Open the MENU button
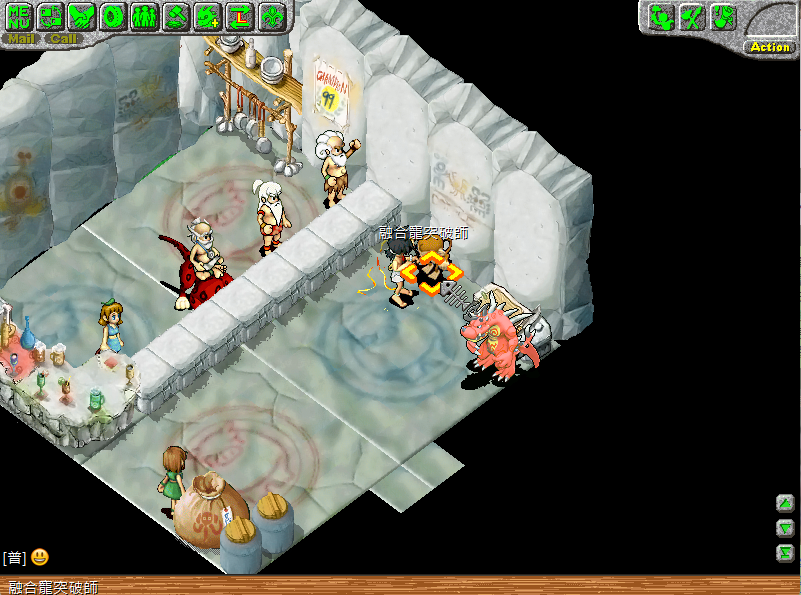Image resolution: width=801 pixels, height=595 pixels. pos(20,16)
